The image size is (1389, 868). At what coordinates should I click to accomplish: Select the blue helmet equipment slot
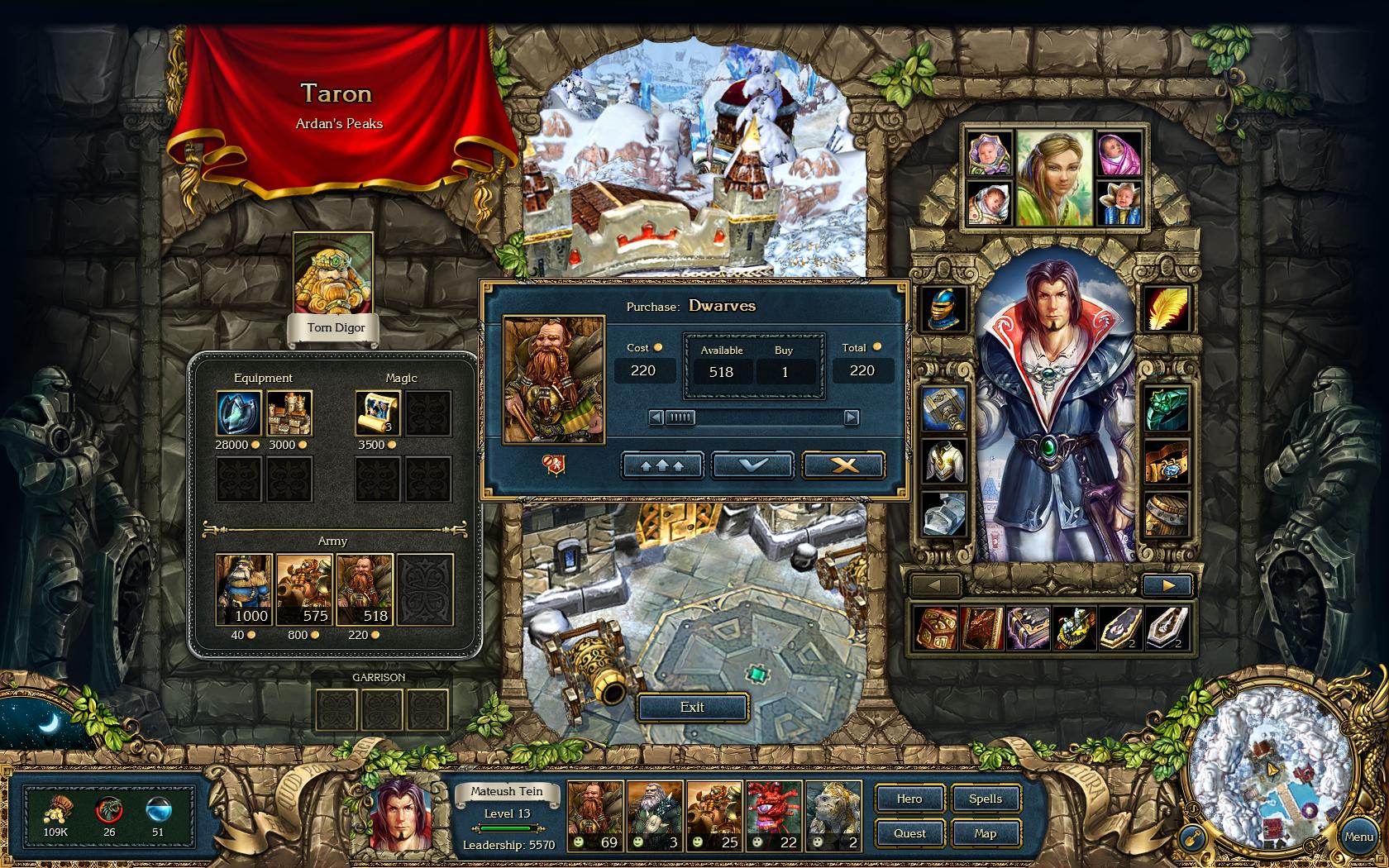tap(944, 309)
